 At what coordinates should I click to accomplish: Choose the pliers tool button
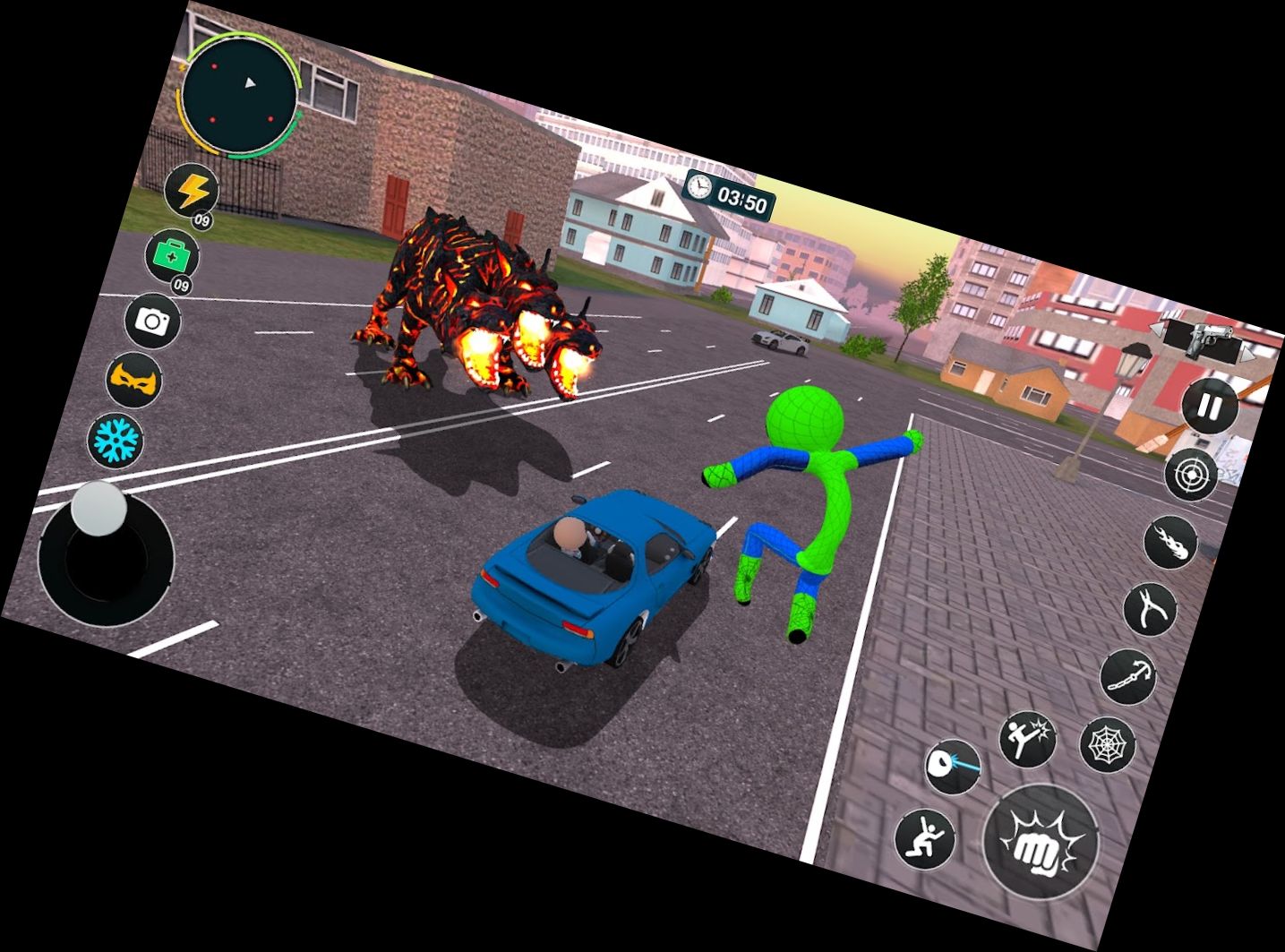click(x=1150, y=609)
